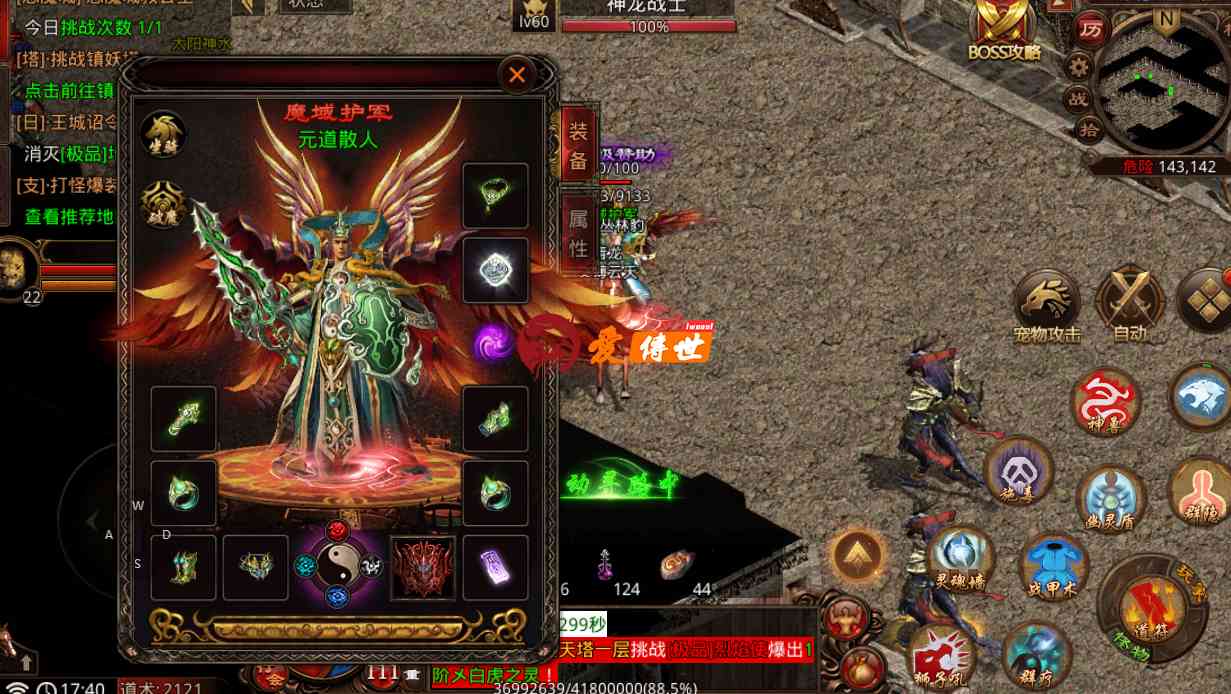Activate 宠物攻击 pet attack
The image size is (1231, 694).
(1046, 305)
